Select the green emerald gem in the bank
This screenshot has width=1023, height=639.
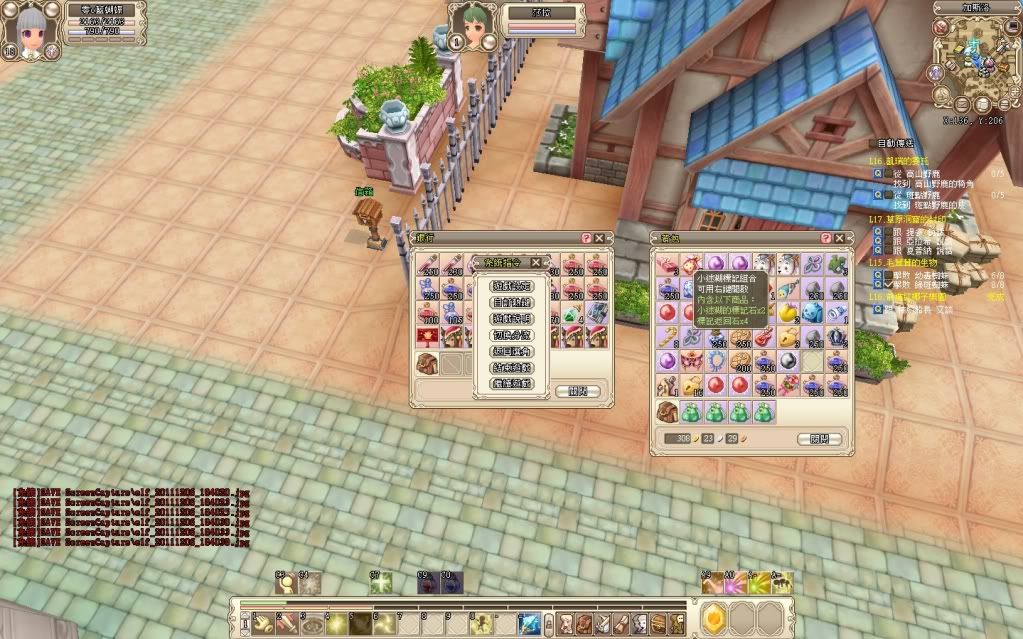[572, 314]
